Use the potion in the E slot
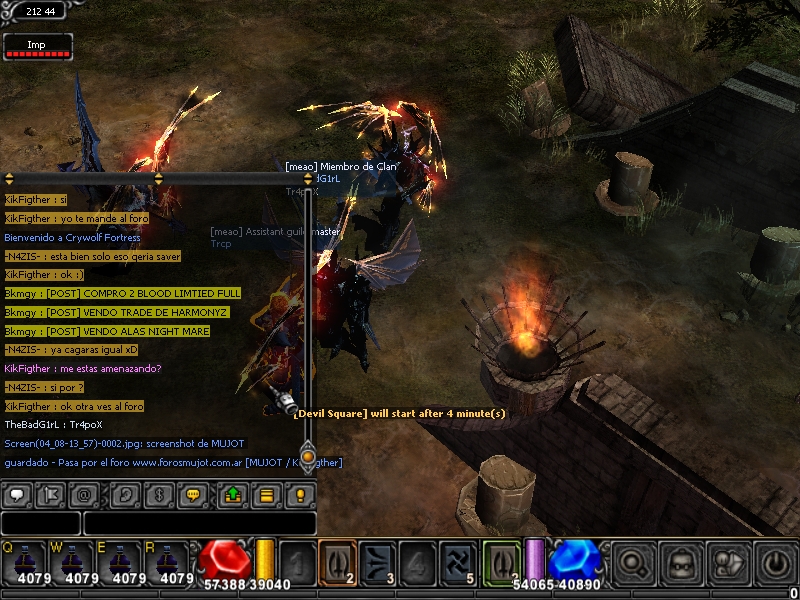 pos(125,562)
